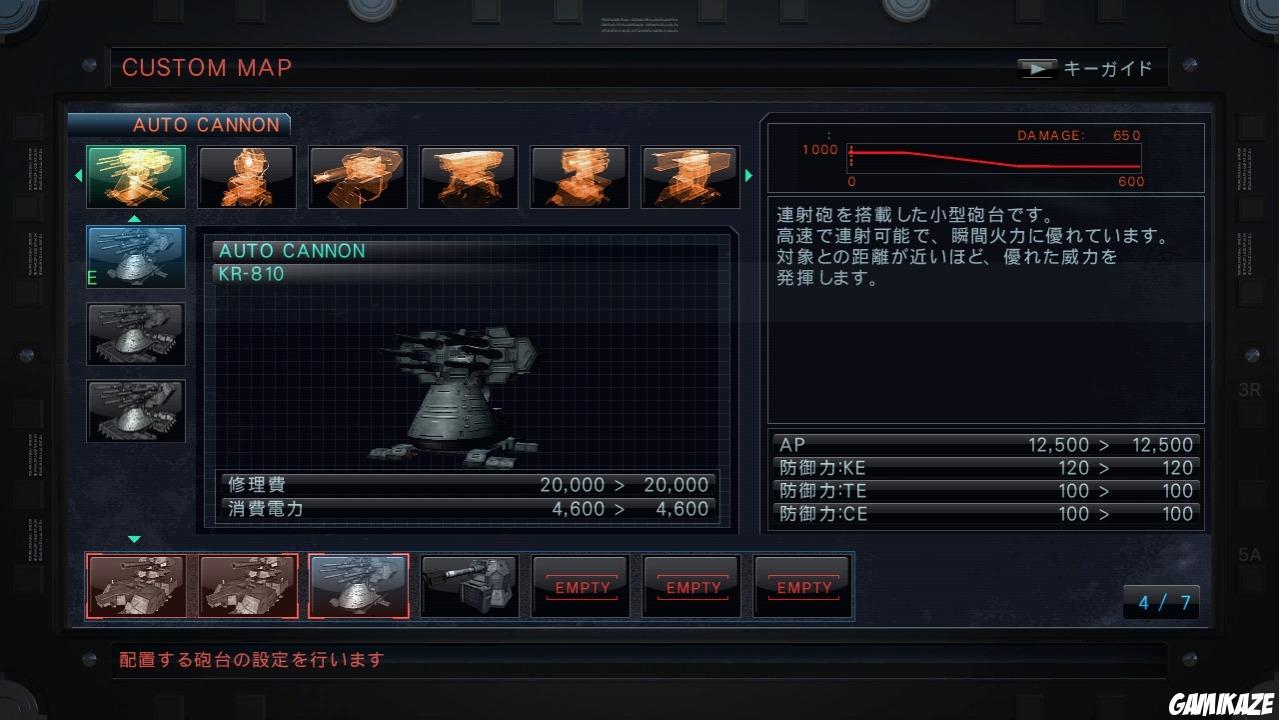1280x720 pixels.
Task: Select the fifth turret category icon
Action: pos(579,176)
